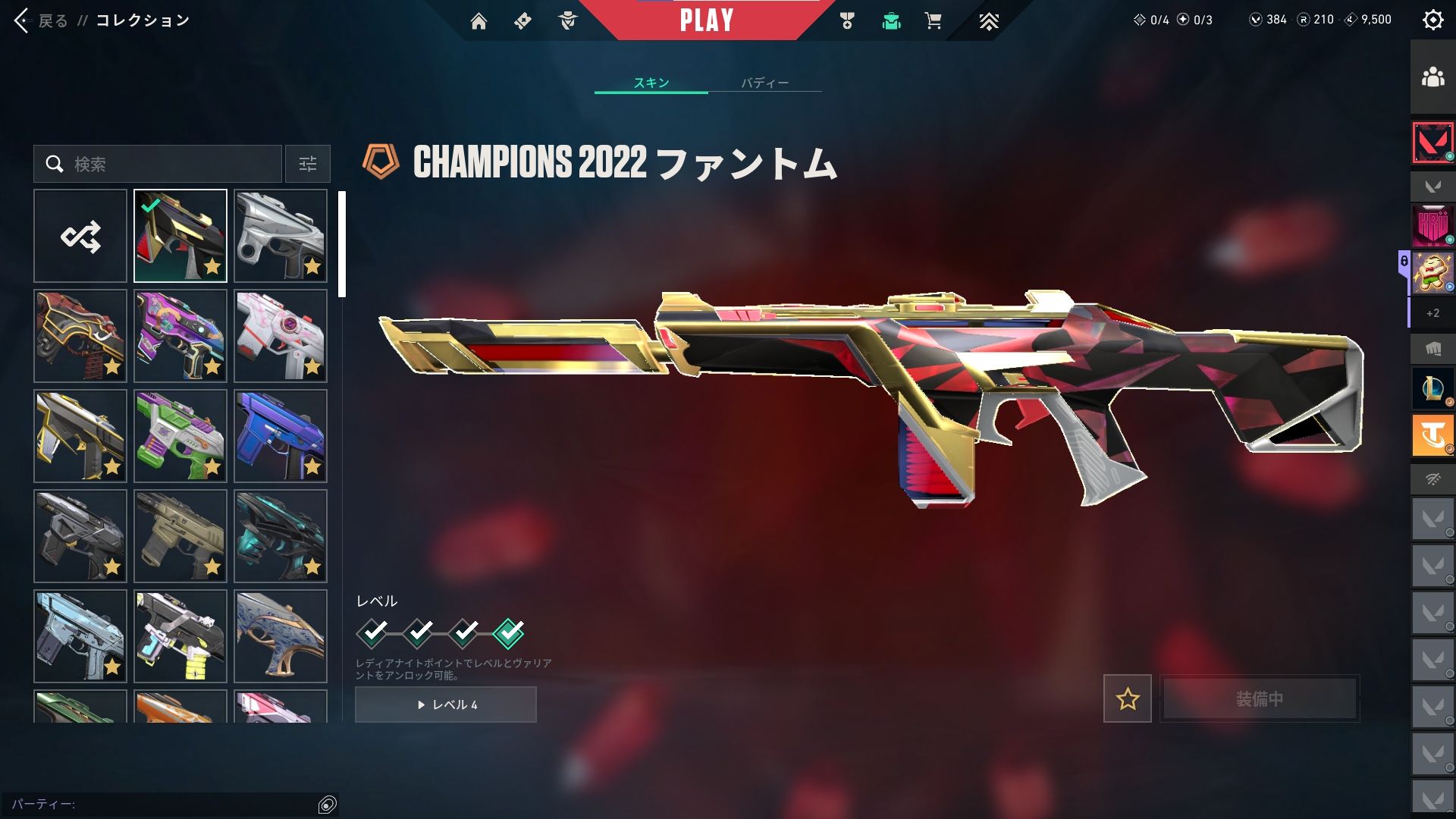This screenshot has height=819, width=1456.
Task: Open the skin filter options button
Action: click(308, 164)
